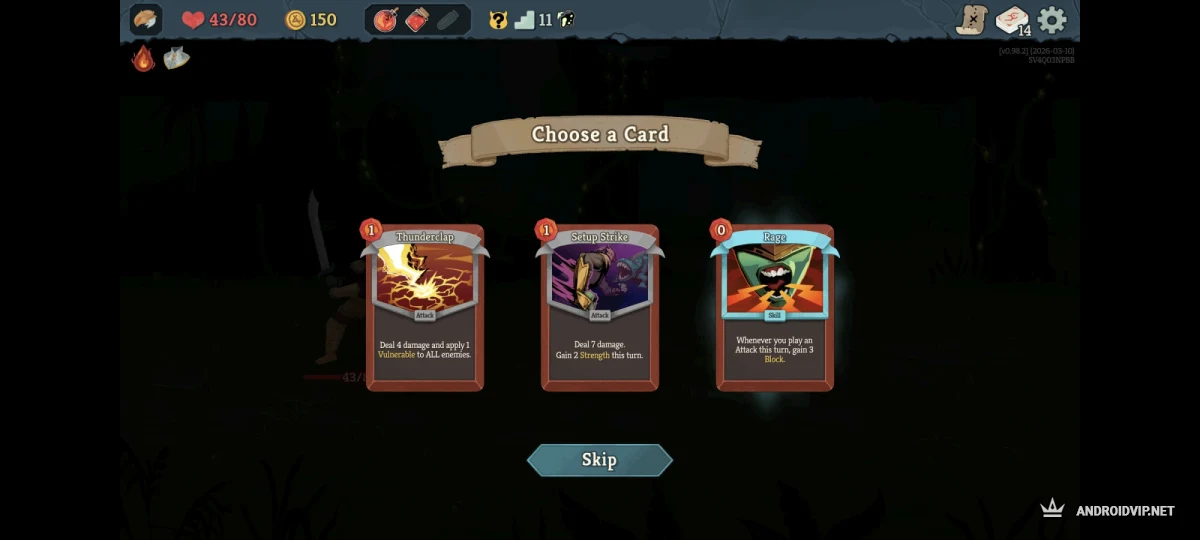Select the Rage skill card
The image size is (1200, 540).
coord(775,308)
